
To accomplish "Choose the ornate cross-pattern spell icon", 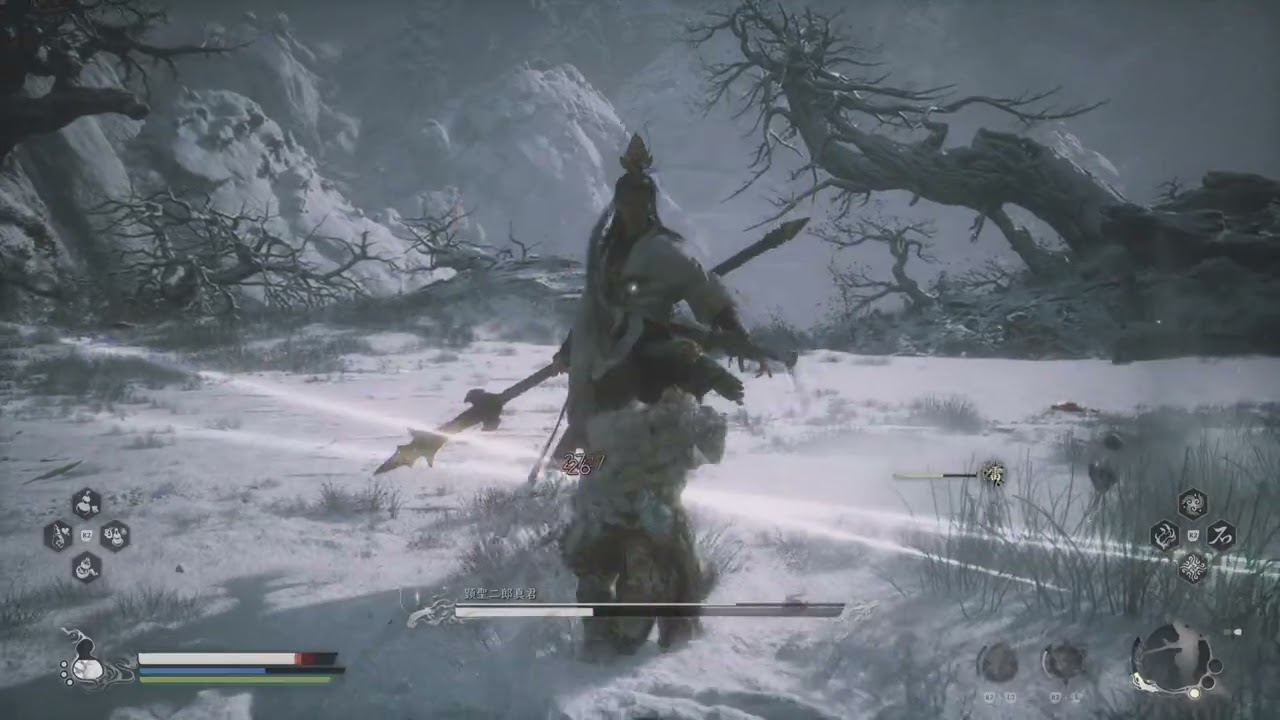I will click(1192, 567).
